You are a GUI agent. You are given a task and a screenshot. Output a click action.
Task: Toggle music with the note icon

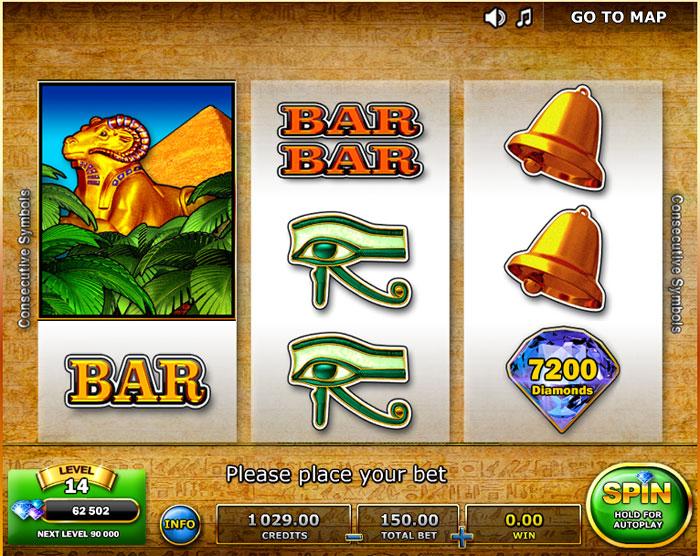[525, 17]
